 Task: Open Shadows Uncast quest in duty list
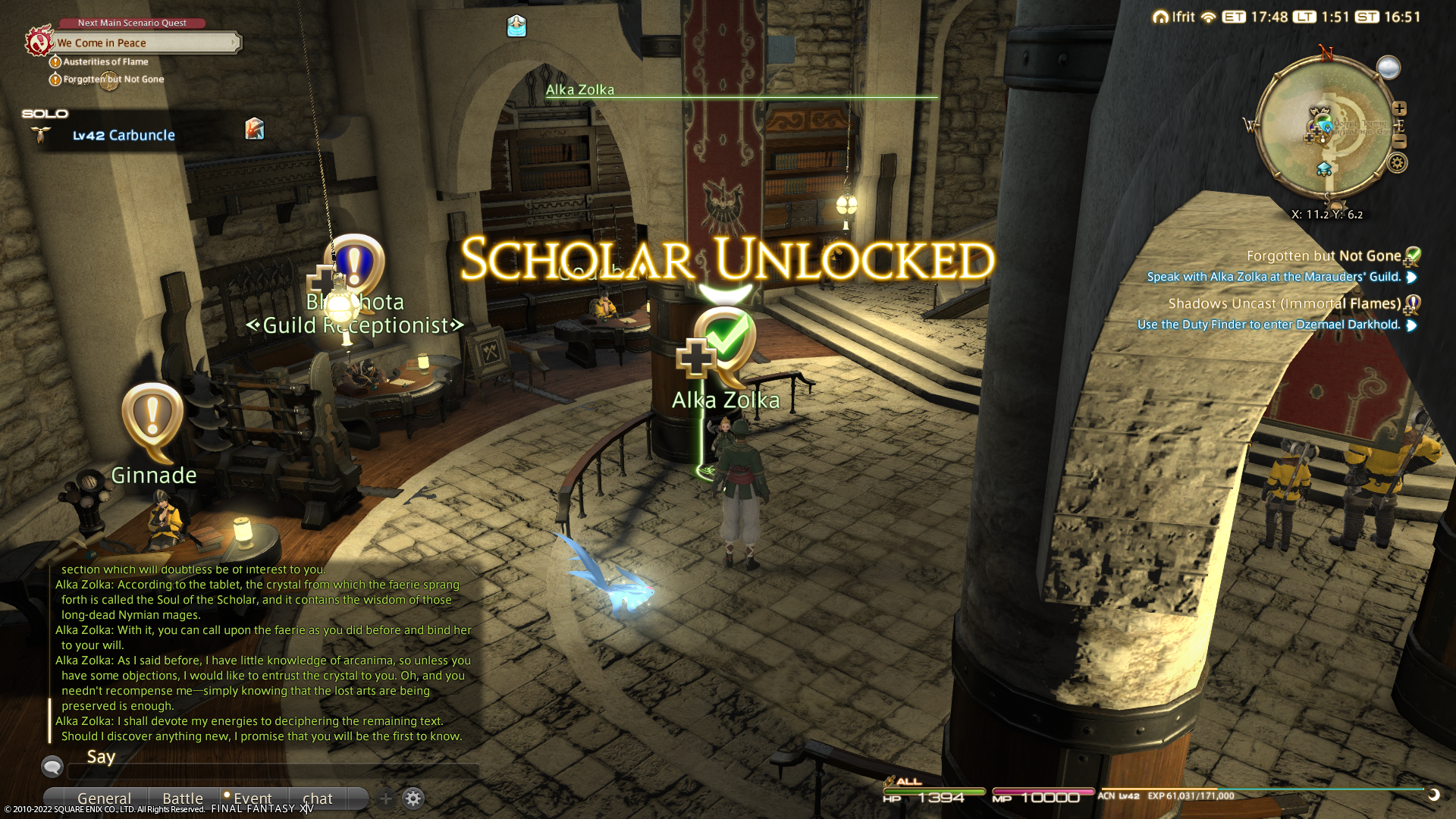pos(1284,304)
